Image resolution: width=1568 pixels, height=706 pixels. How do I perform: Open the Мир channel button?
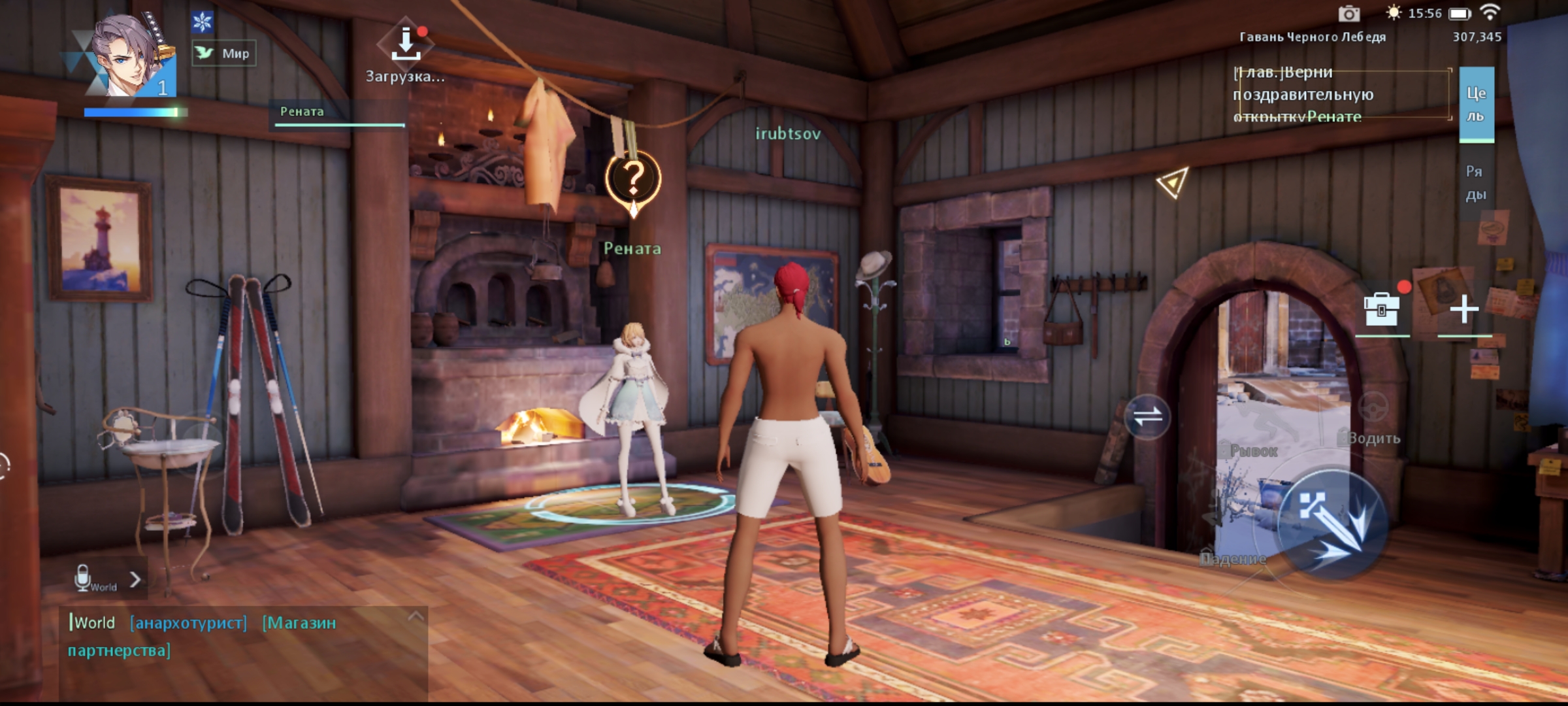click(x=224, y=54)
